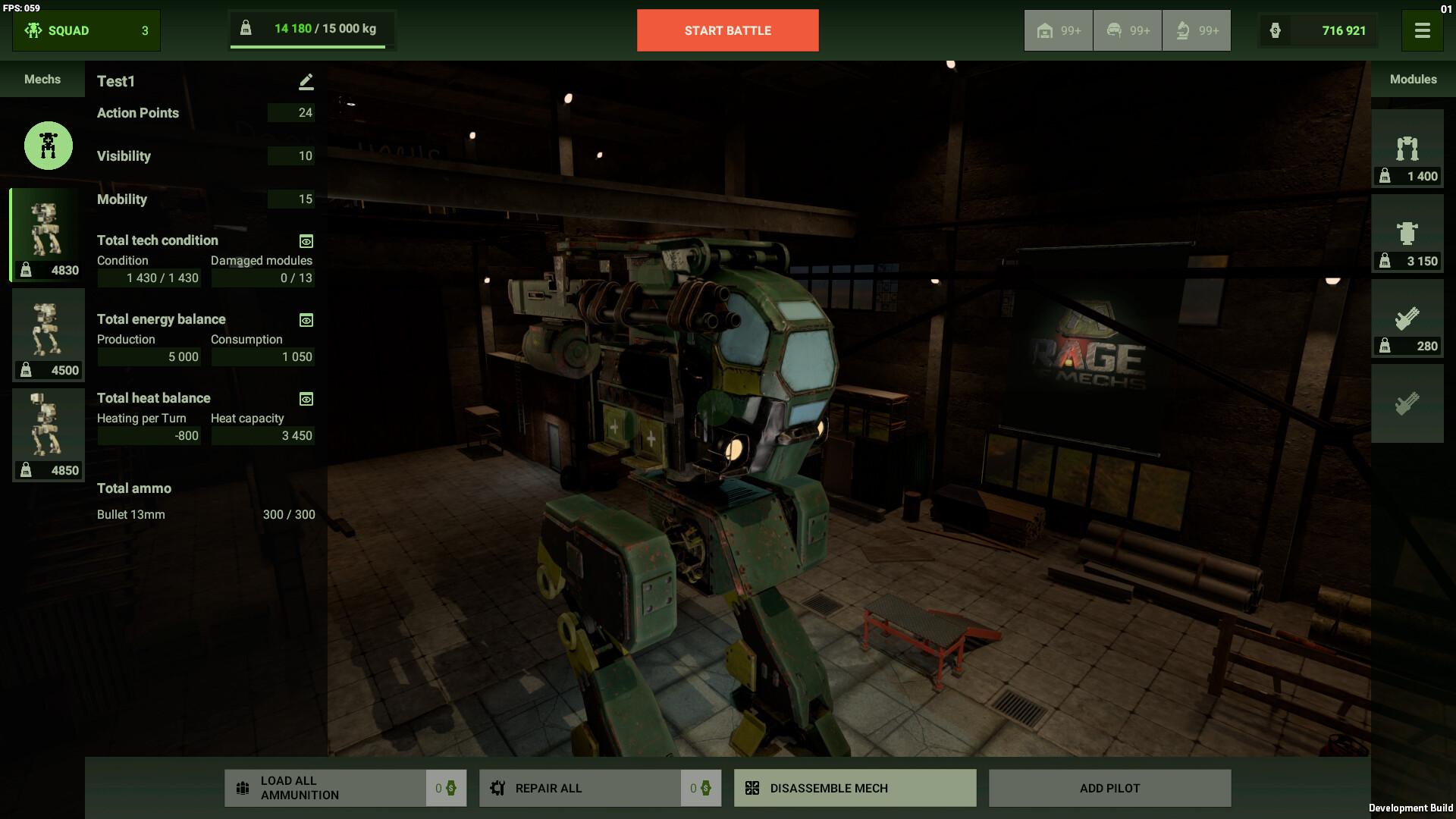Click DISASSEMBLE MECH at the bottom
The image size is (1456, 819).
(x=855, y=788)
